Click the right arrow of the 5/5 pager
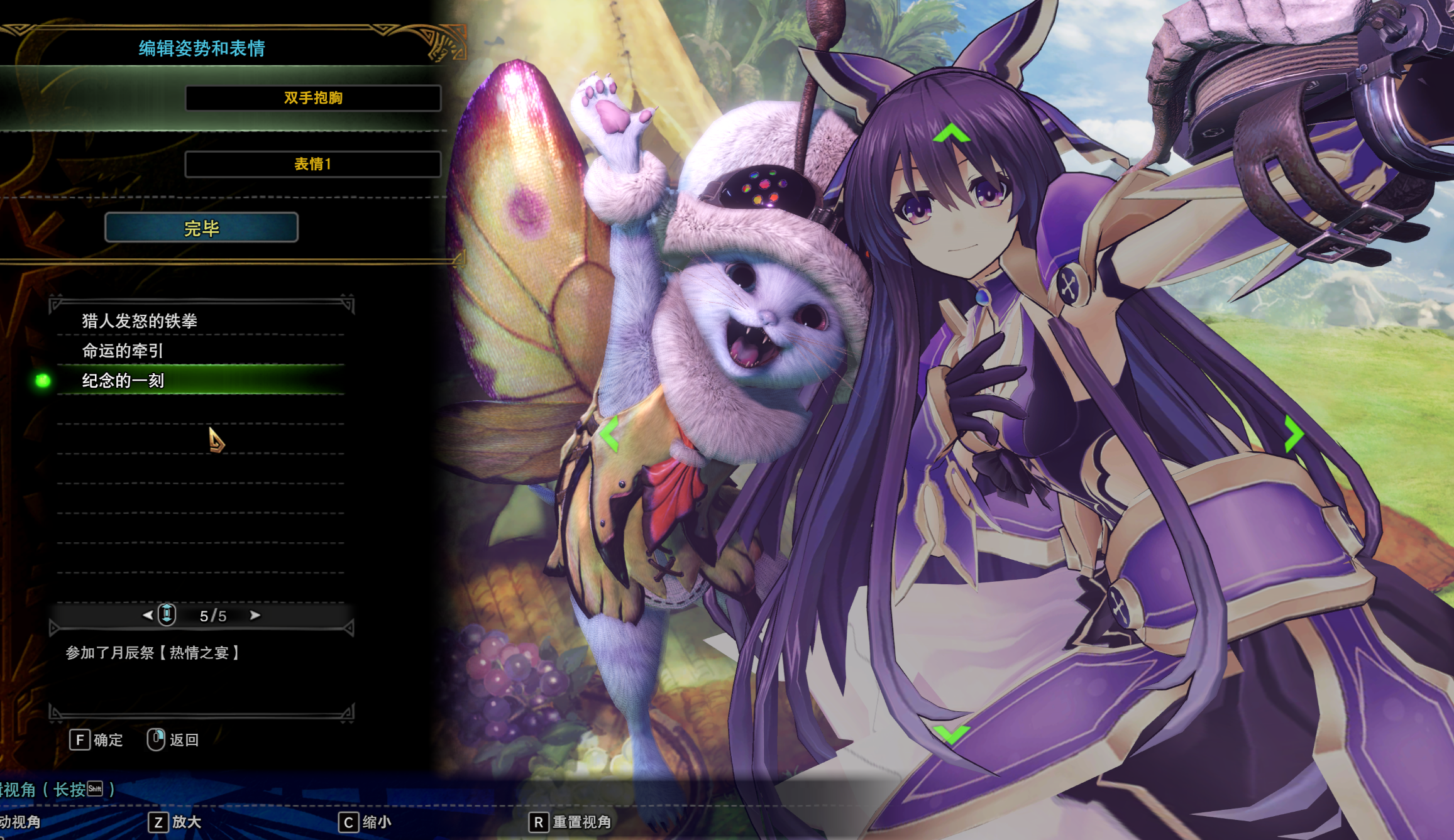Viewport: 1454px width, 840px height. [x=254, y=616]
